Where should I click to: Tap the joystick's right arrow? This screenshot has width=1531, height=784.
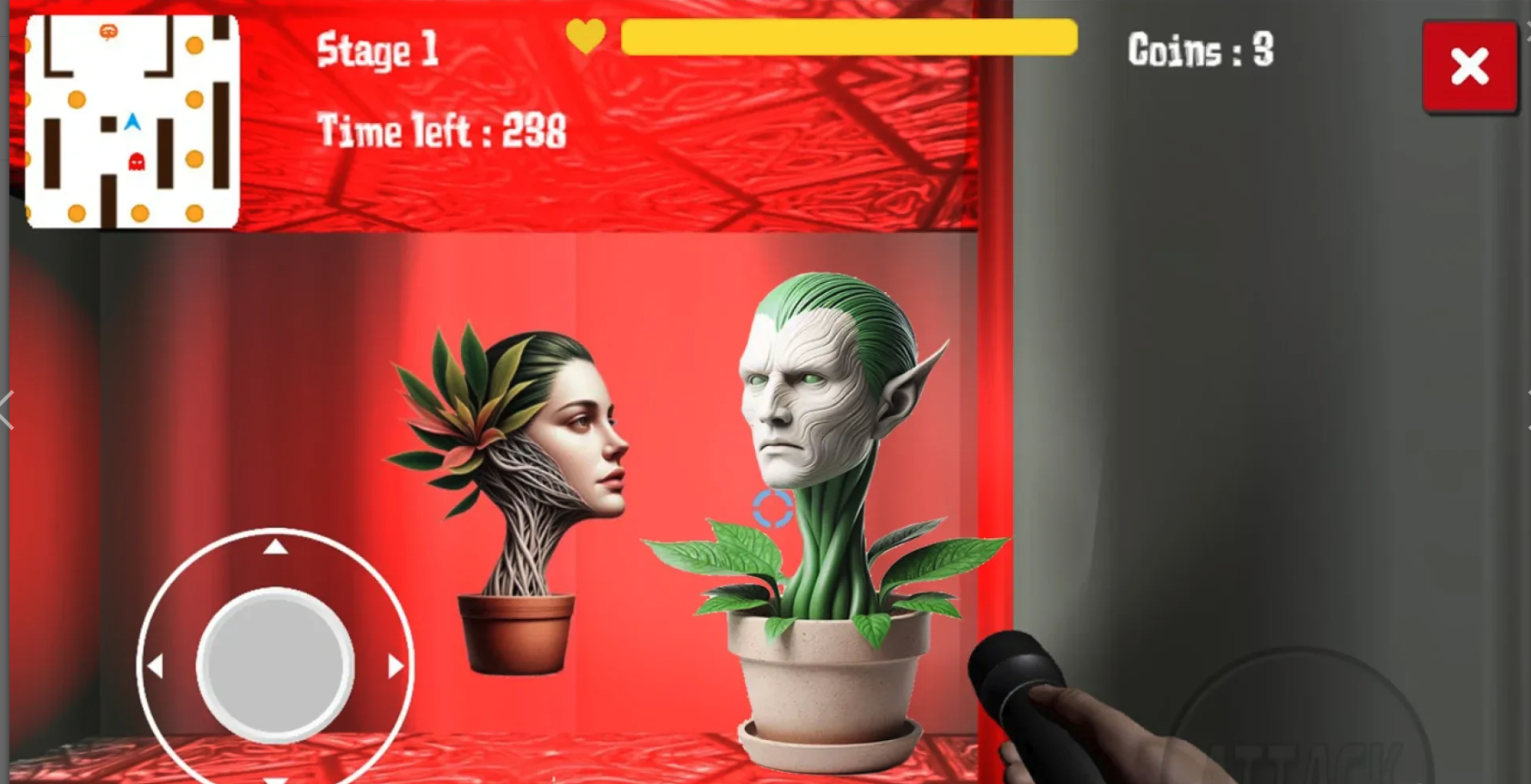(395, 666)
